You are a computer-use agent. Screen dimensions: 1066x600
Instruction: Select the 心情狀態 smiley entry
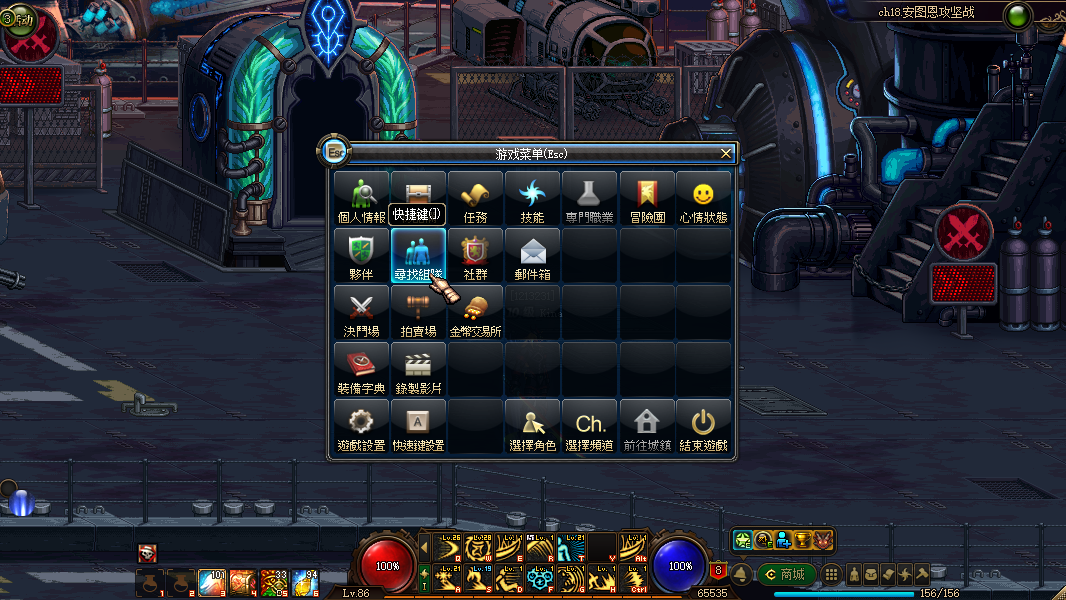point(703,198)
